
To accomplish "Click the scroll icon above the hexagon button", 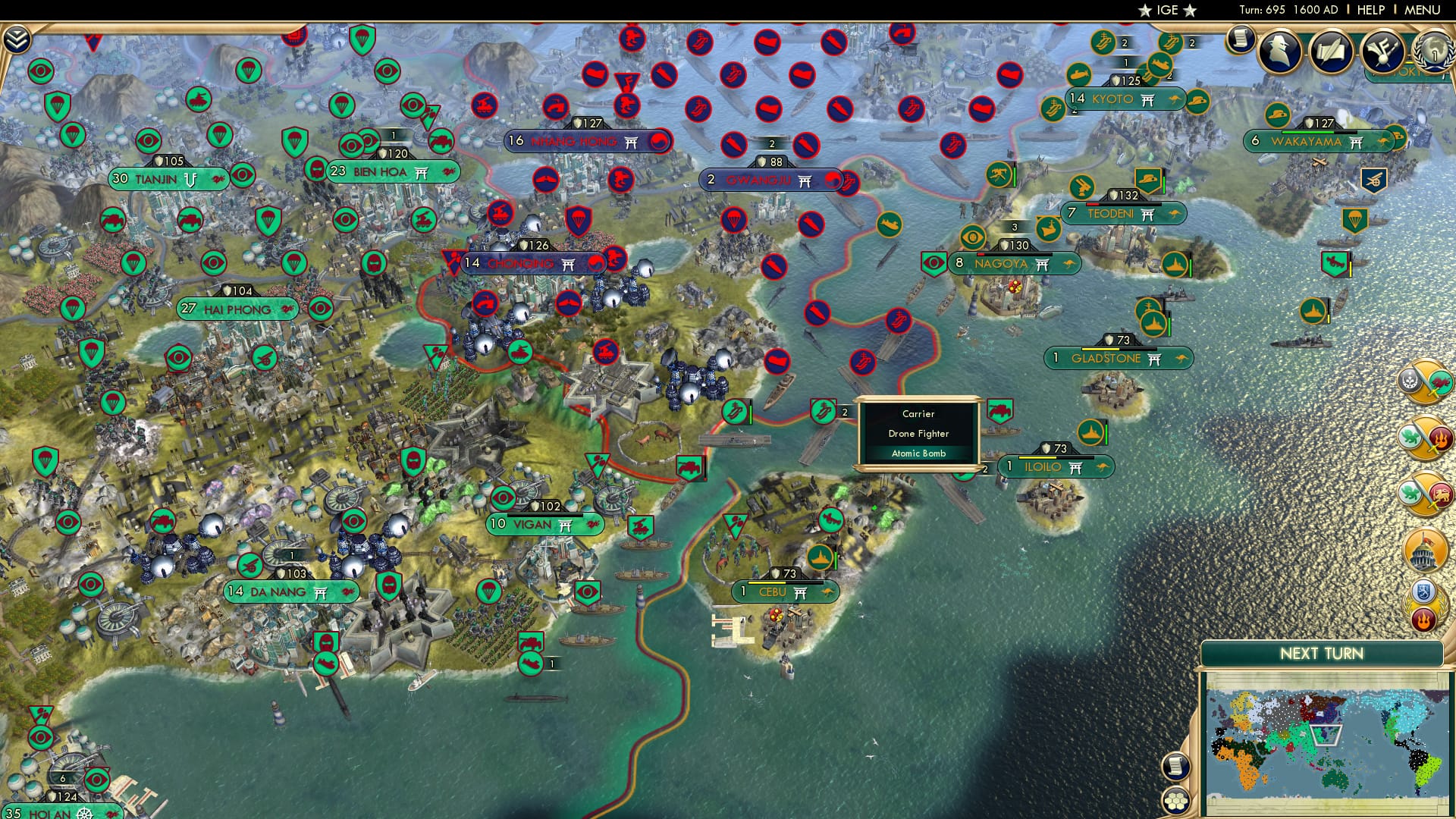I will (1175, 766).
